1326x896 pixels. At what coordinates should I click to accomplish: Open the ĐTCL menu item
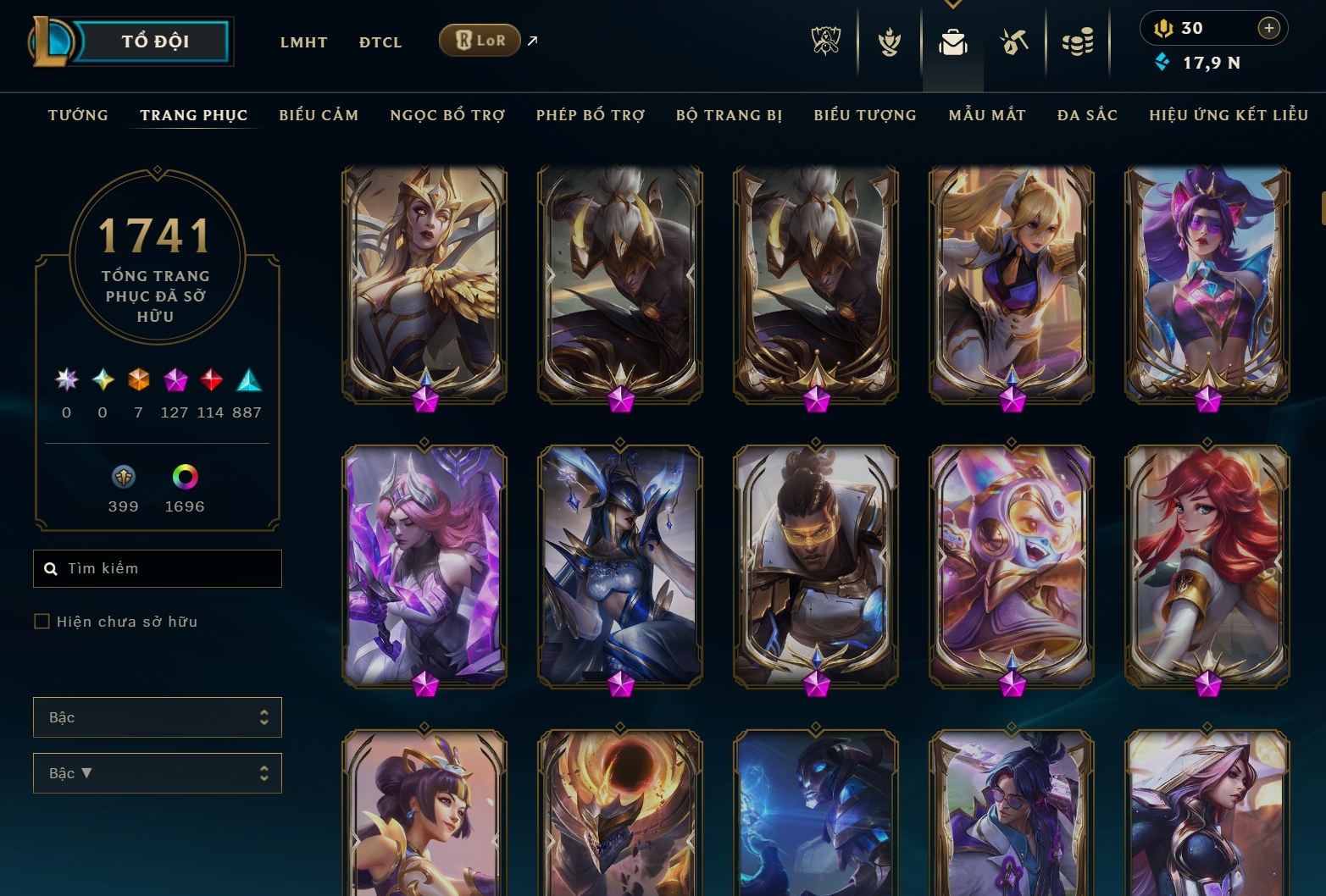tap(380, 41)
